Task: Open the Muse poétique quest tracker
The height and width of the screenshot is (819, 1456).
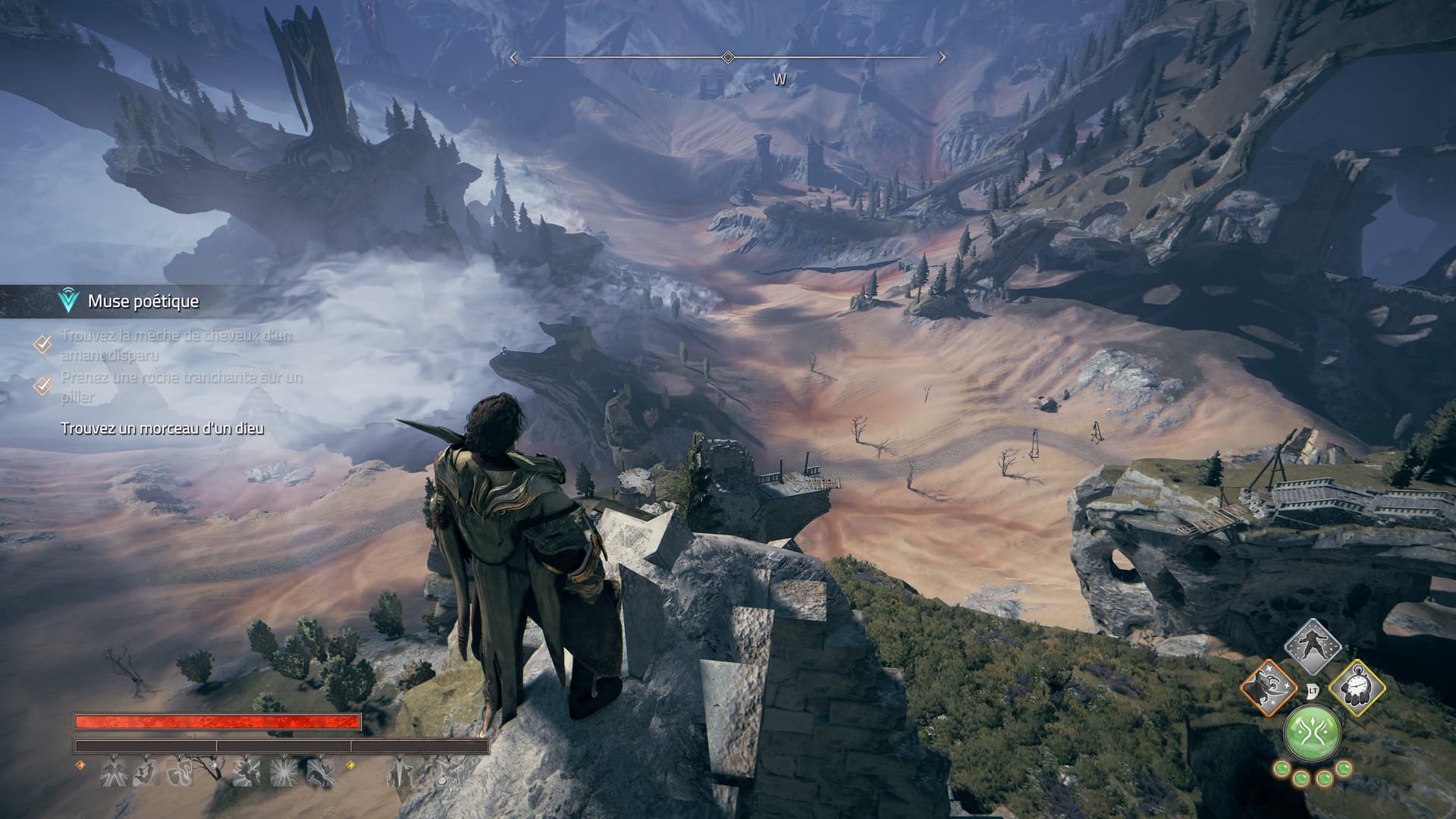Action: click(143, 301)
